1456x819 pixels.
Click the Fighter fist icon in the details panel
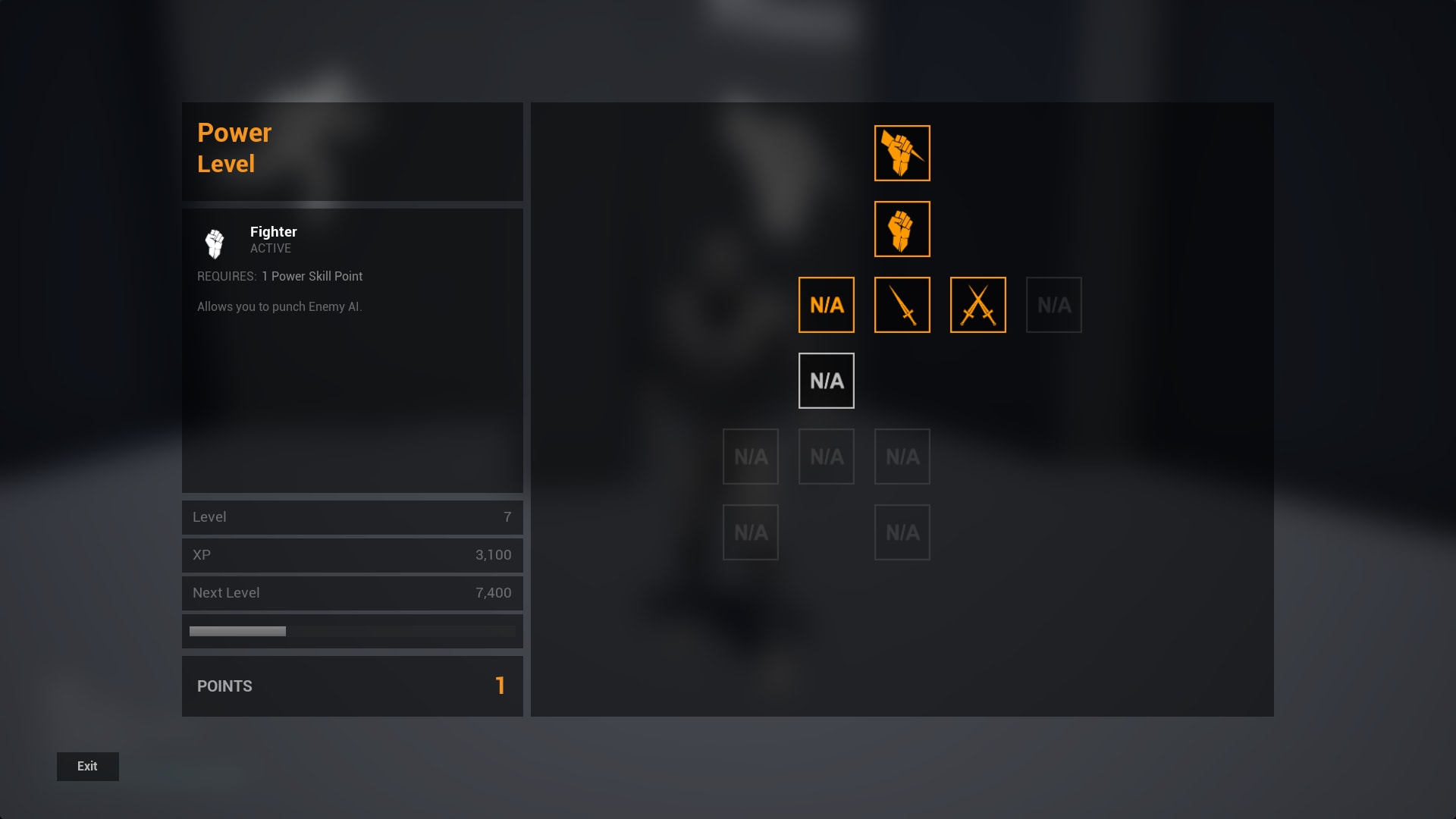tap(215, 243)
